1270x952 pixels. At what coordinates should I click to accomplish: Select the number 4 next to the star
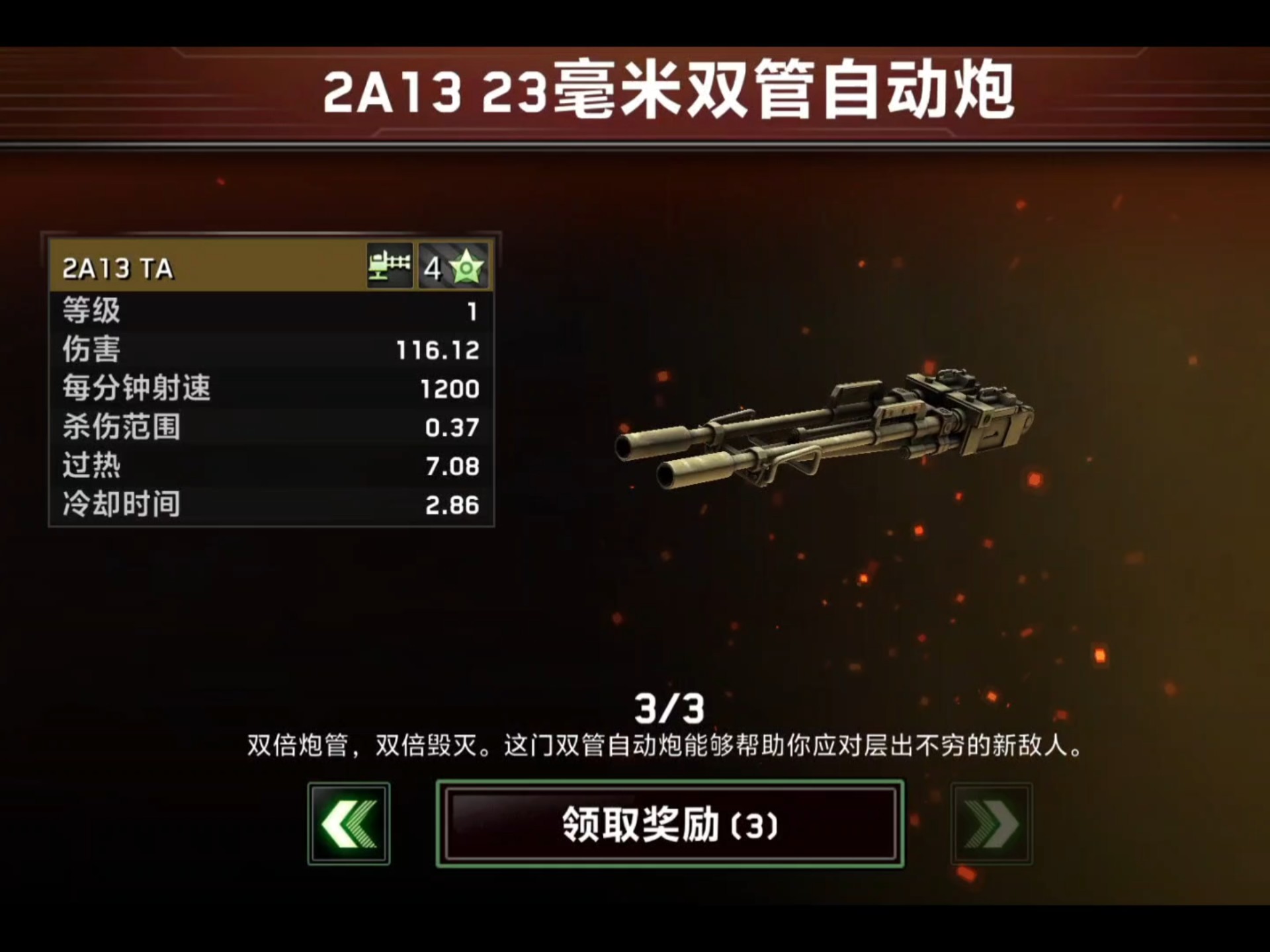coord(433,267)
